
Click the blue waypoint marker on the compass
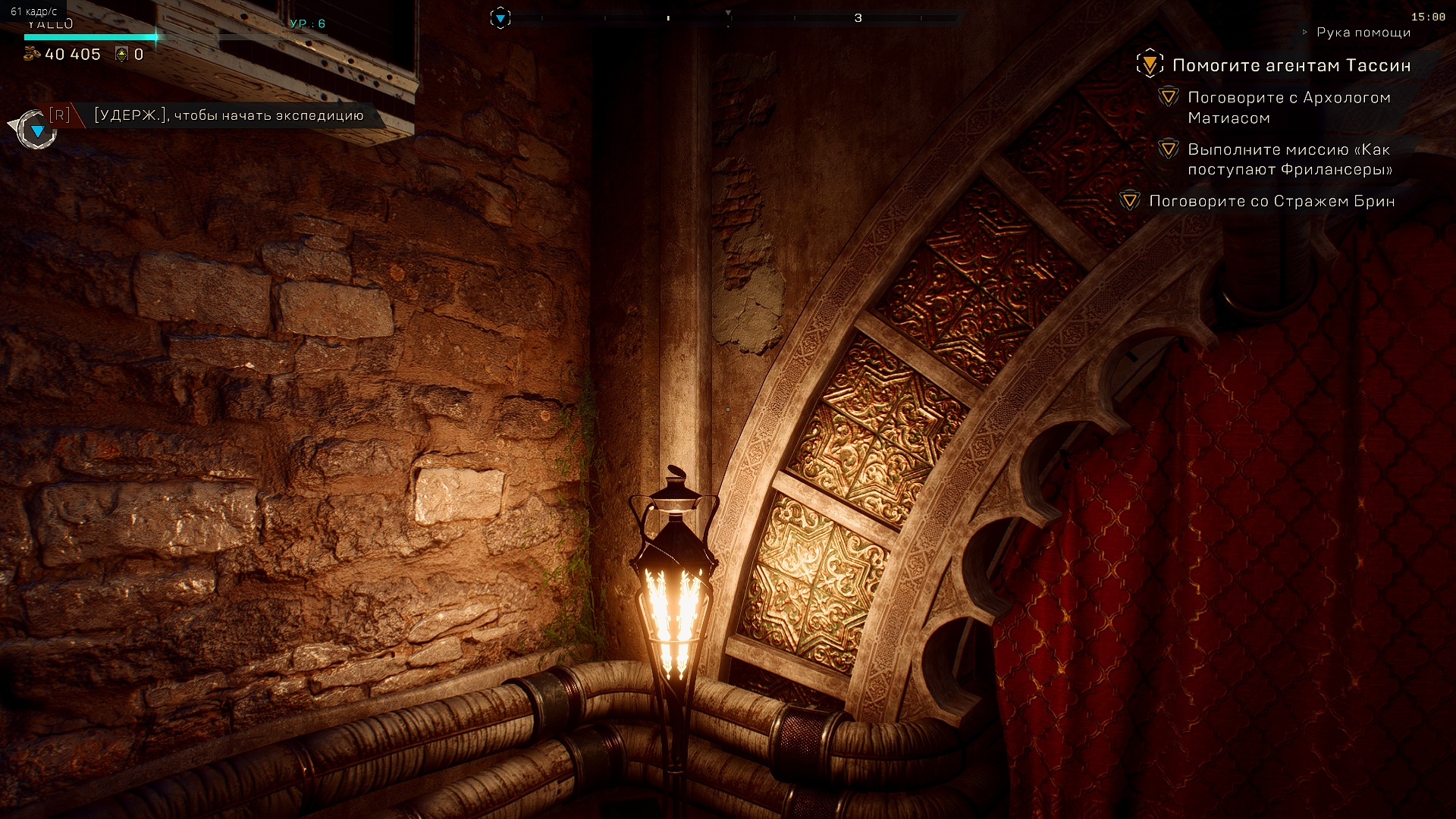point(500,17)
